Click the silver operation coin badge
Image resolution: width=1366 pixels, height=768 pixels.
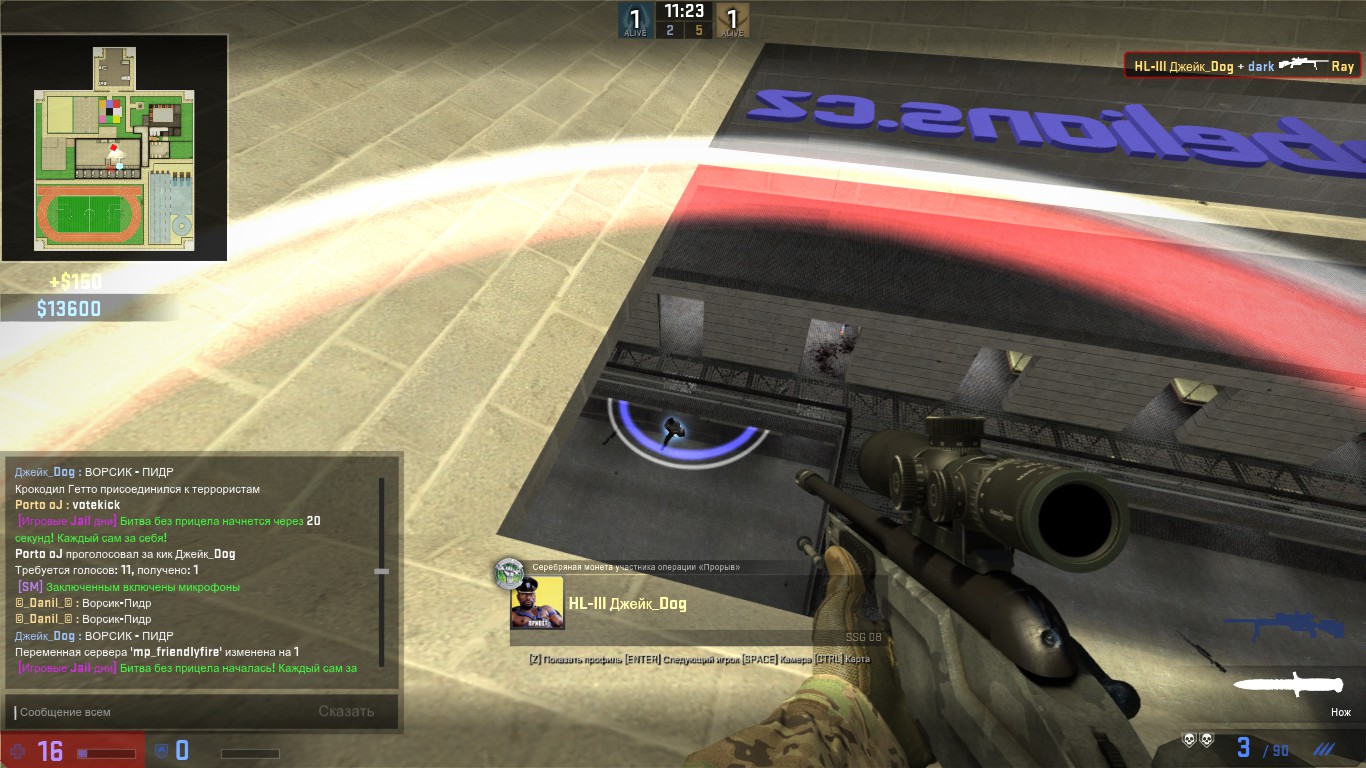509,572
